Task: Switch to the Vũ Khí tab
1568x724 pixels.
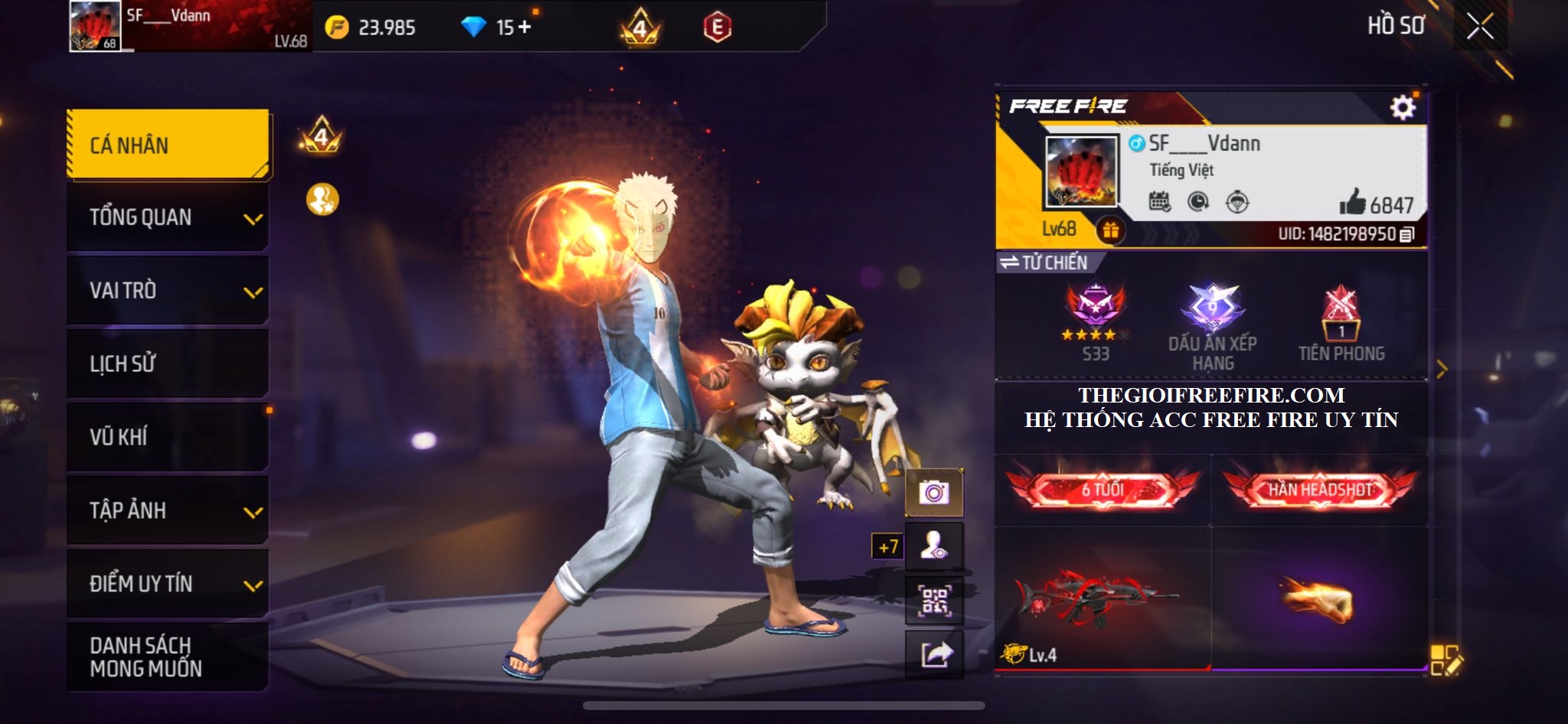Action: click(168, 437)
